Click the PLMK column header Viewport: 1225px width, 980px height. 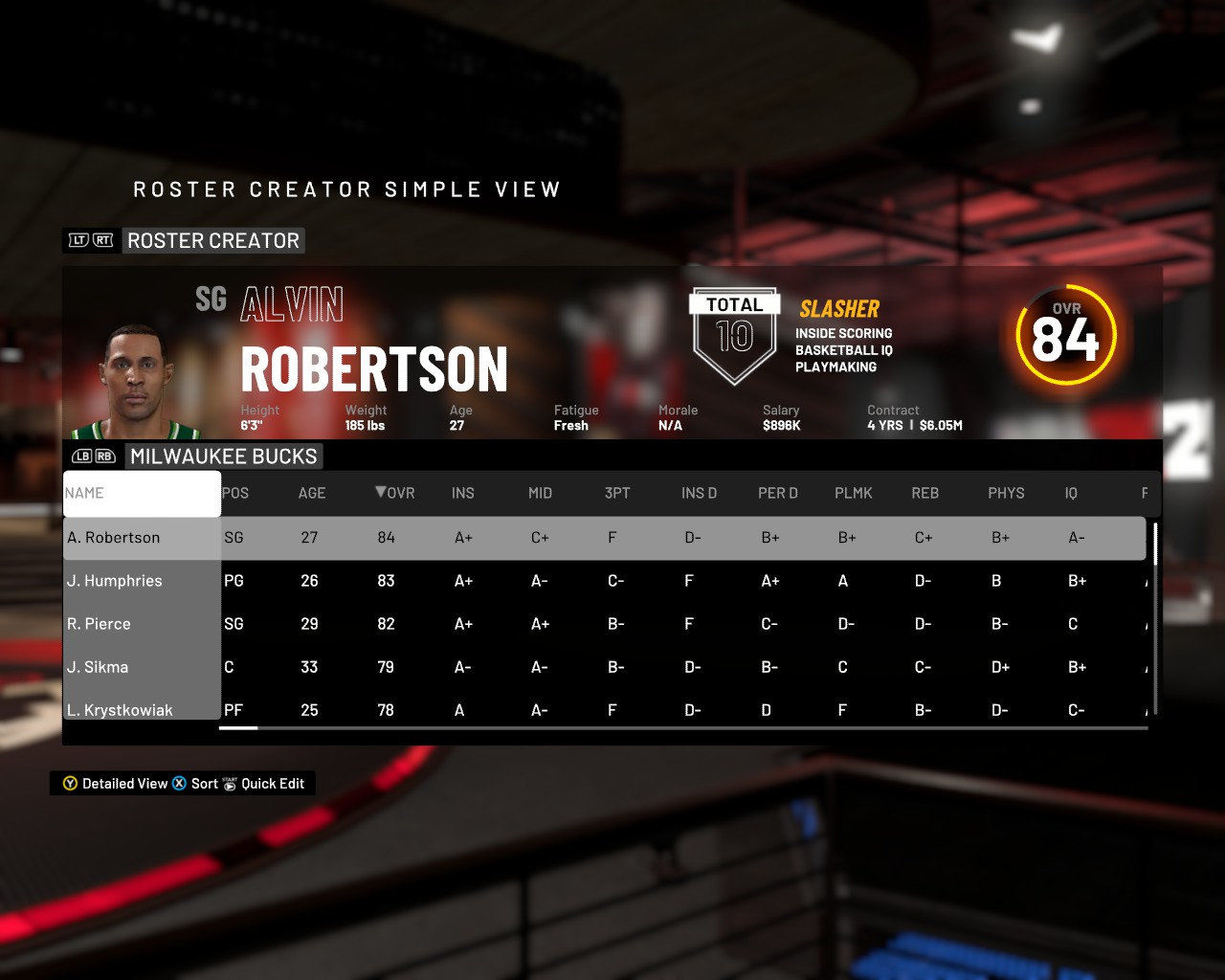854,493
